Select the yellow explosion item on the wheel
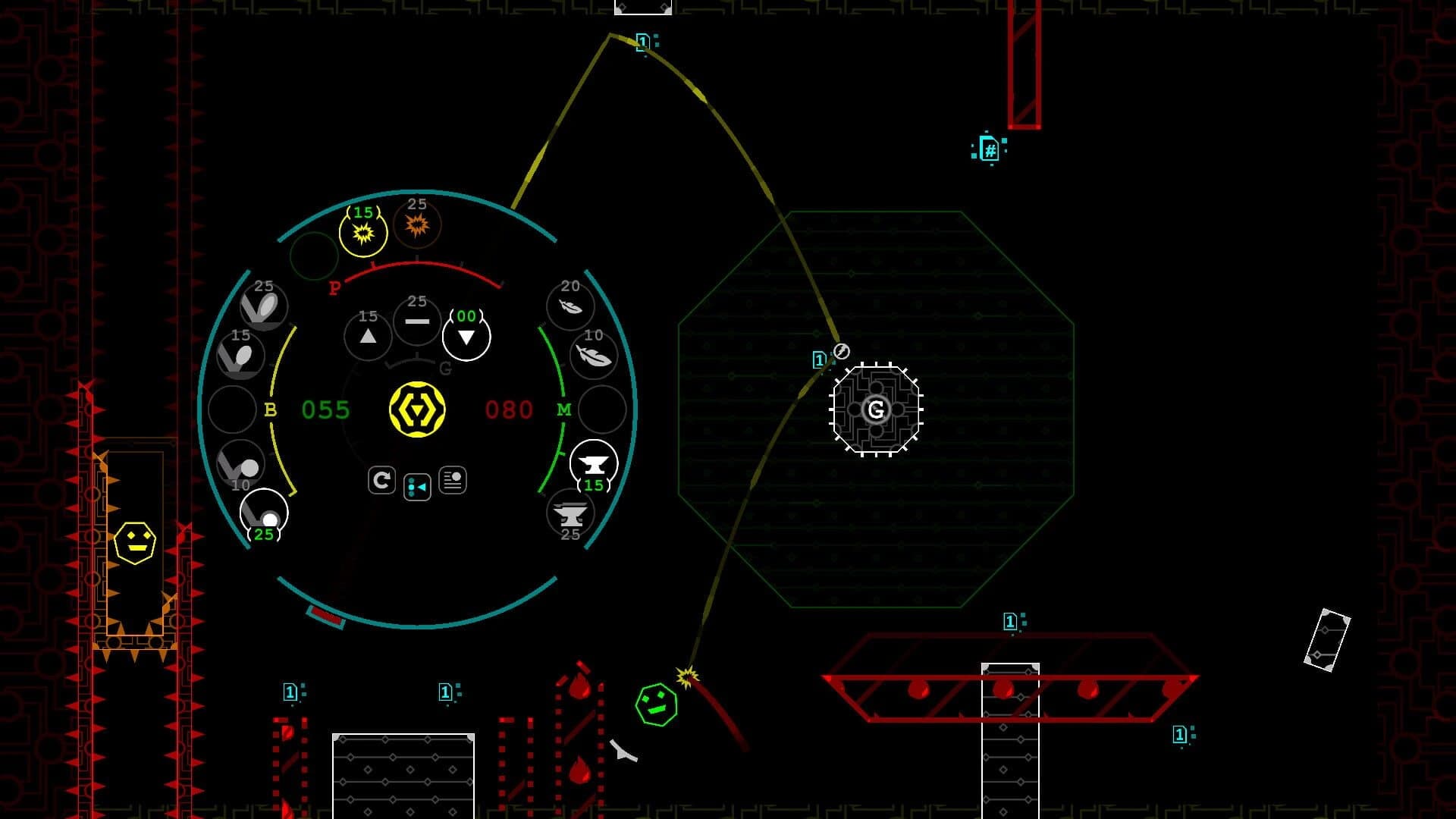The width and height of the screenshot is (1456, 819). click(x=363, y=232)
